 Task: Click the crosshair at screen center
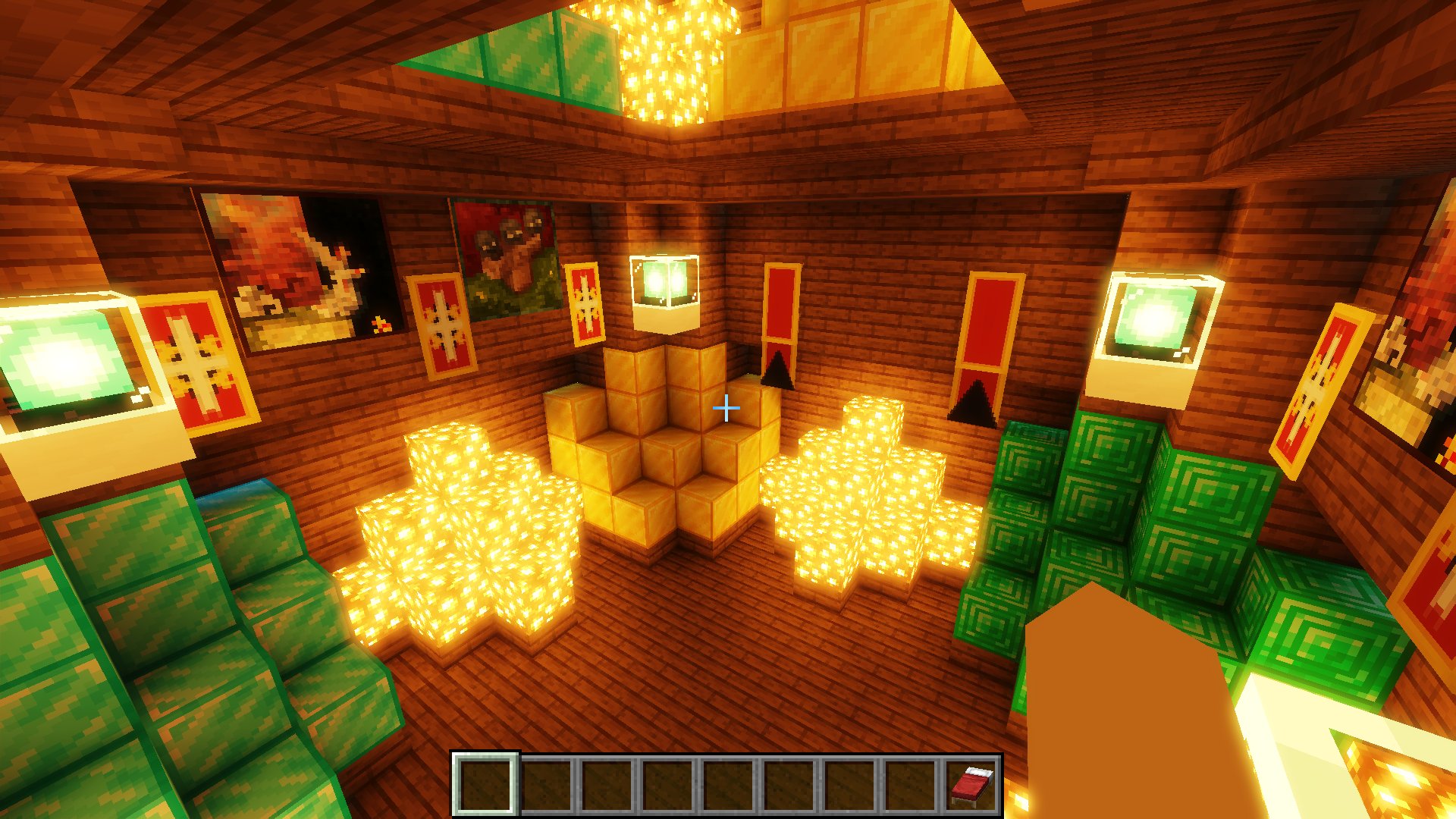tap(726, 408)
